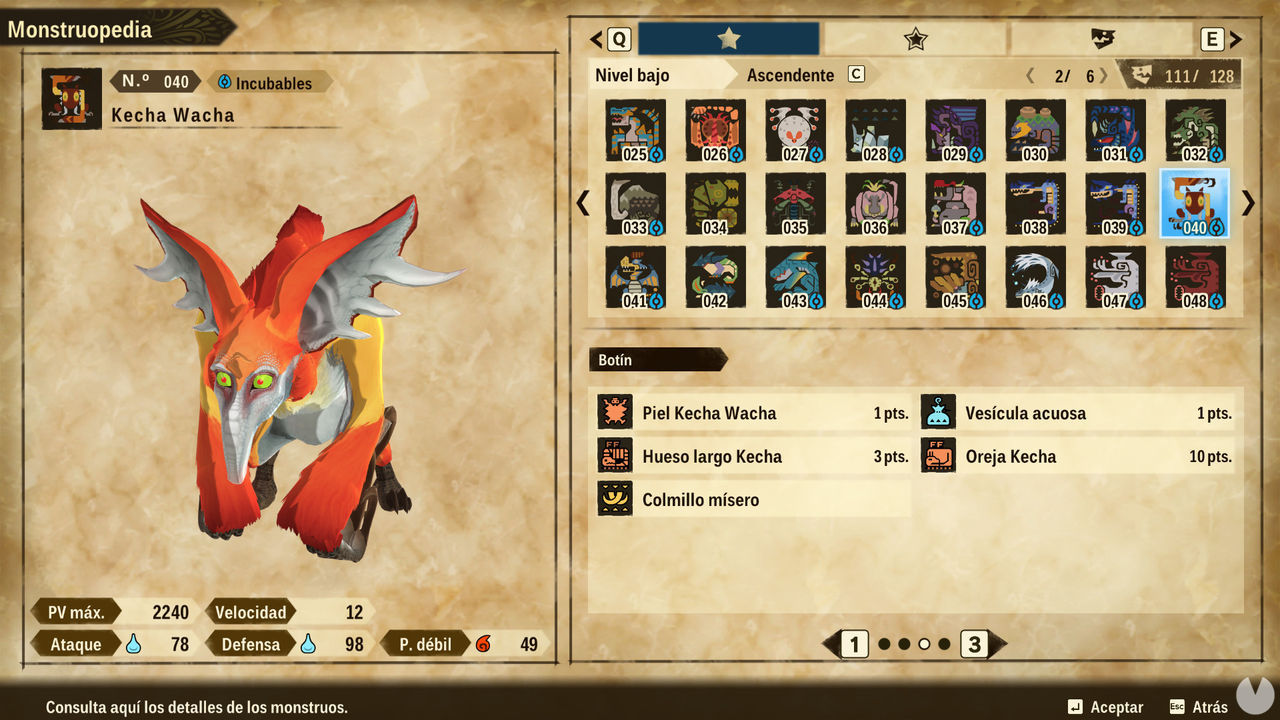Viewport: 1280px width, 720px height.
Task: Select monster thumbnail number 041 in the grid
Action: 635,277
